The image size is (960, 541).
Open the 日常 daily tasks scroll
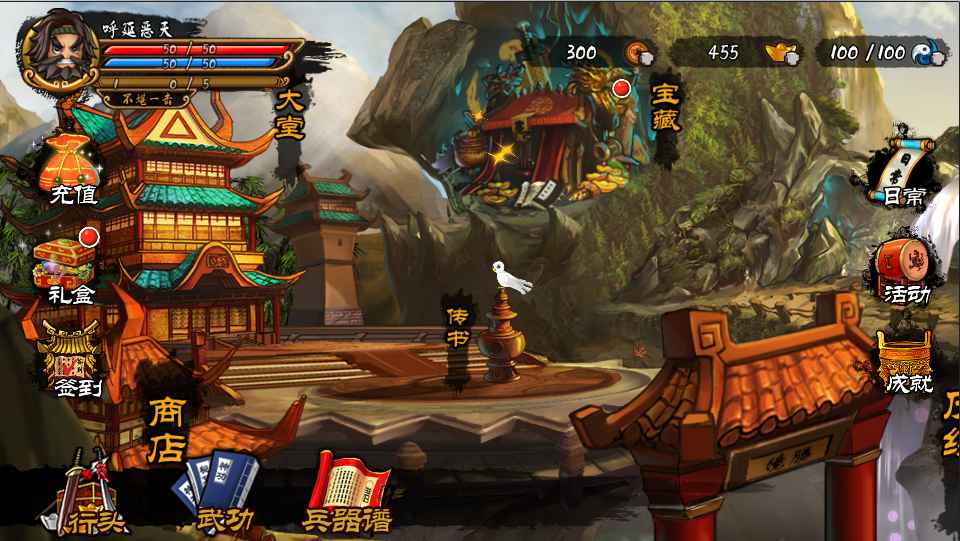(x=902, y=172)
